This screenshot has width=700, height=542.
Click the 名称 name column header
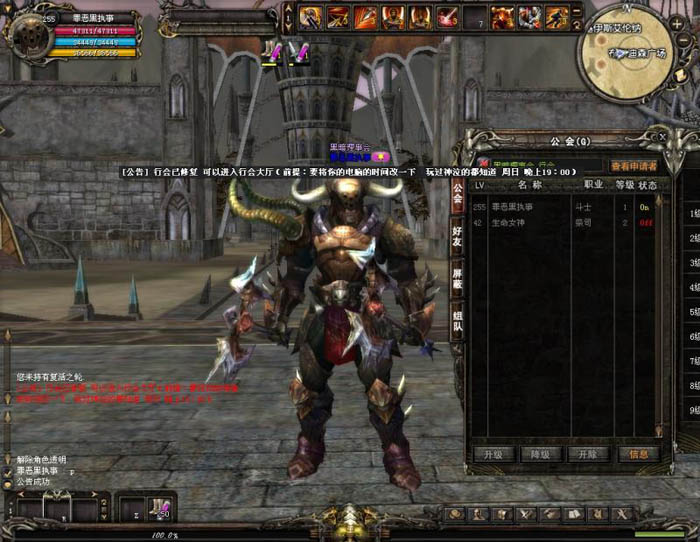pyautogui.click(x=530, y=185)
